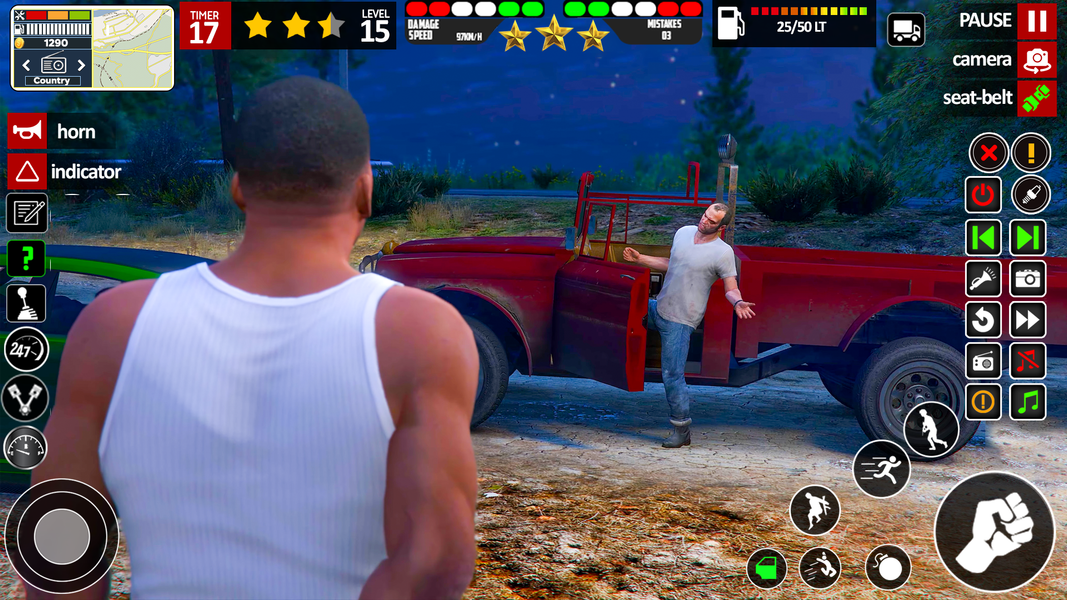Viewport: 1067px width, 600px height.
Task: Throw a bomb
Action: coord(887,568)
